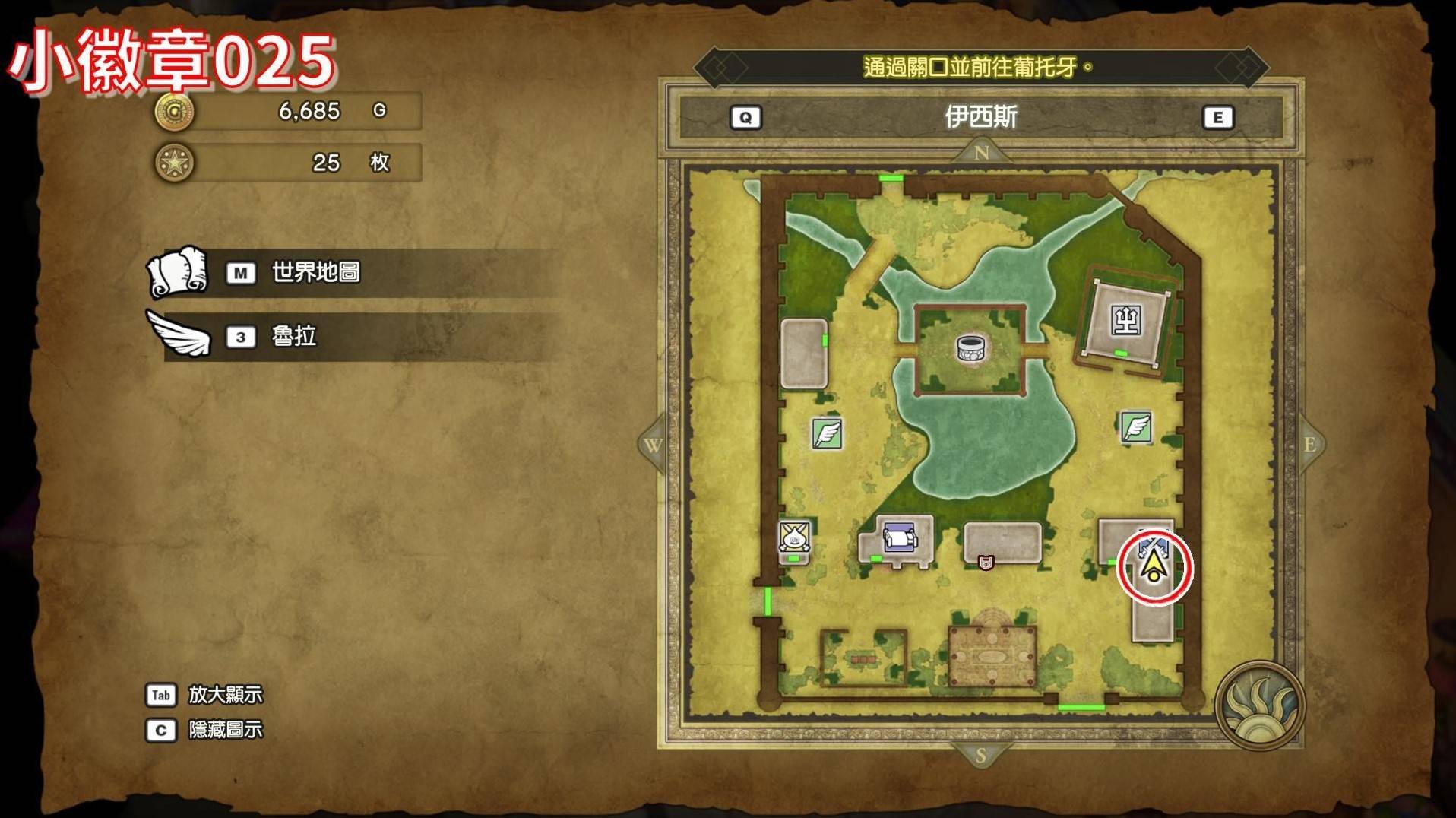1456x818 pixels.
Task: Click the small pink marker below the center building
Action: coord(986,563)
